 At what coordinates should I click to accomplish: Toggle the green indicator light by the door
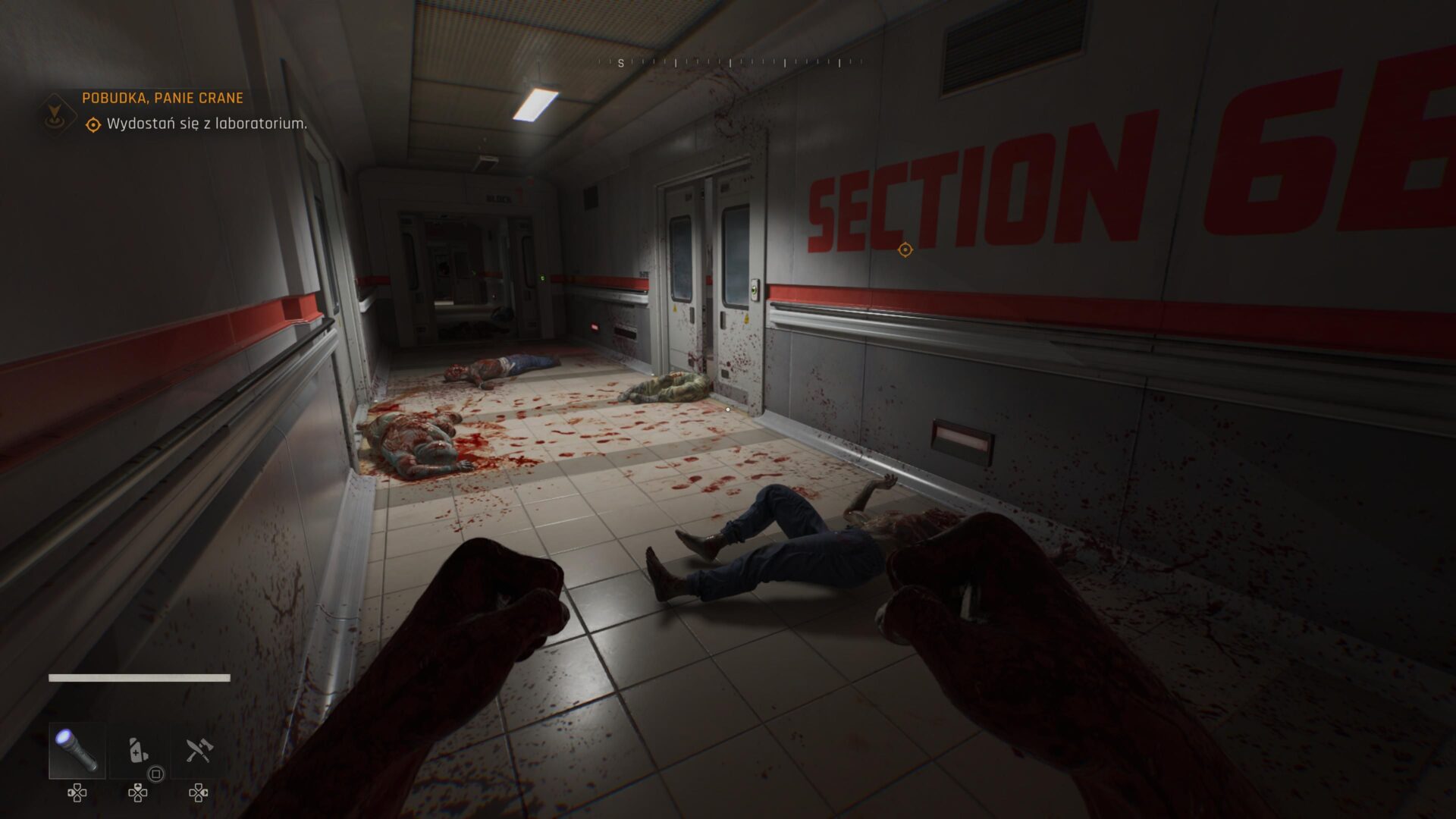point(755,290)
